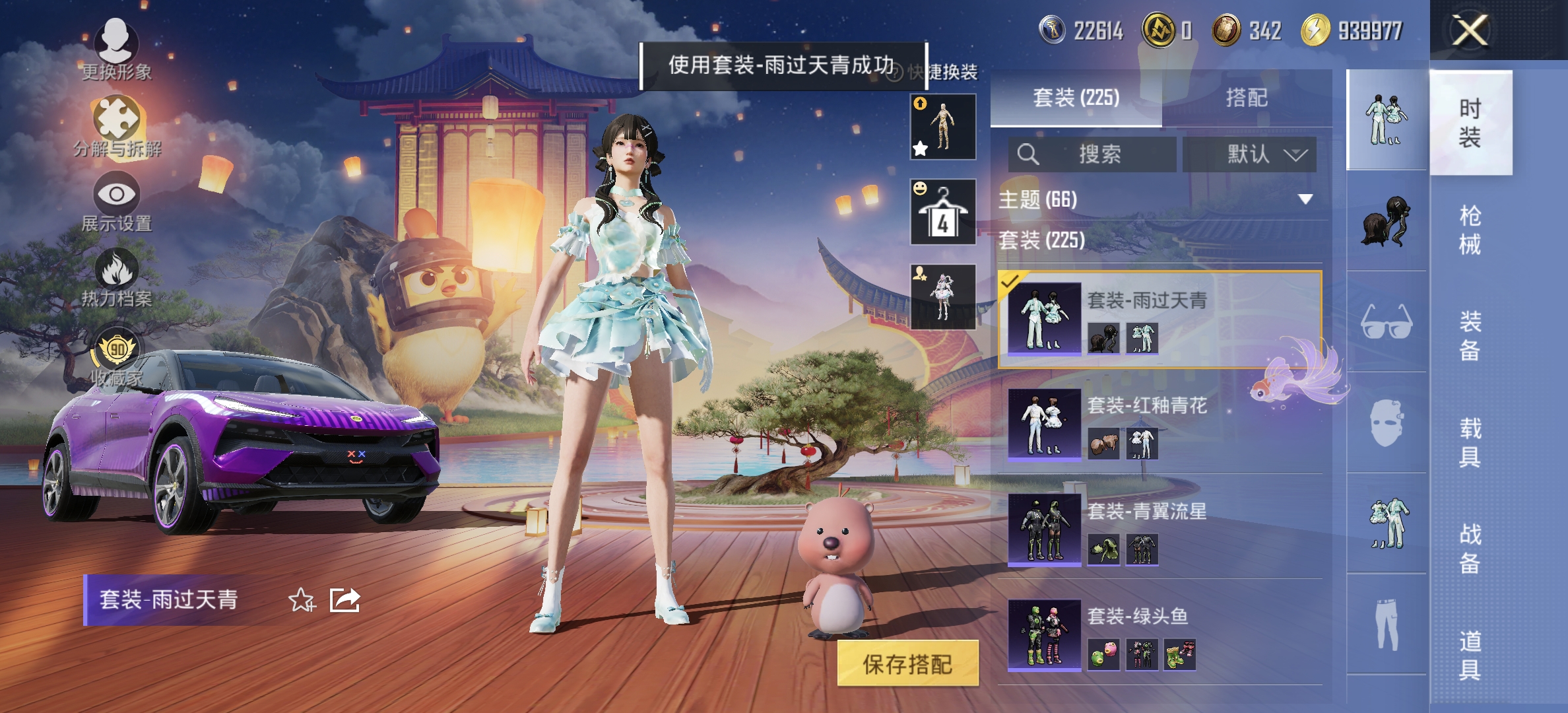This screenshot has width=1568, height=713.
Task: Close the wardrobe screen with the X
Action: point(1470,30)
